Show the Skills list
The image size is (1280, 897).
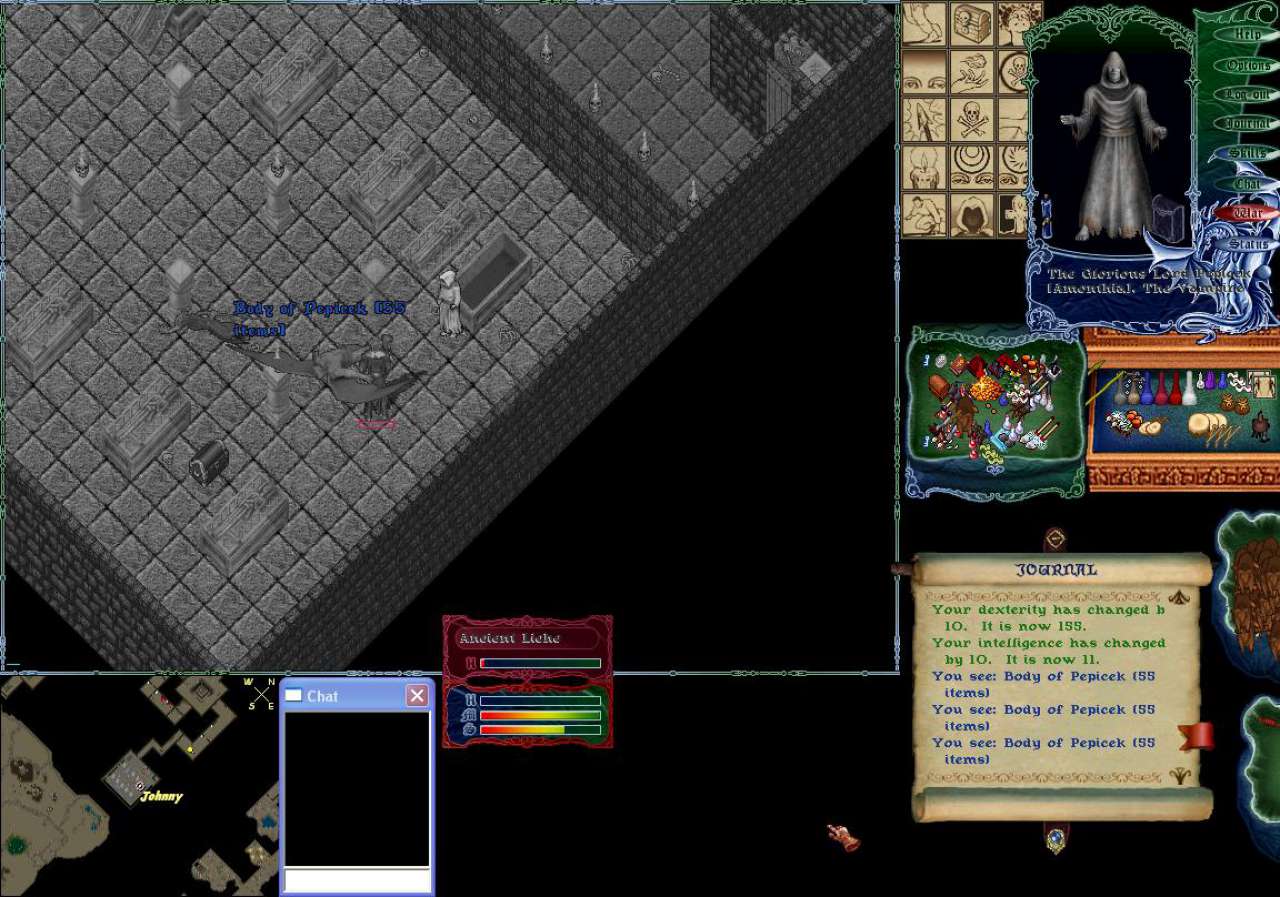pyautogui.click(x=1246, y=153)
